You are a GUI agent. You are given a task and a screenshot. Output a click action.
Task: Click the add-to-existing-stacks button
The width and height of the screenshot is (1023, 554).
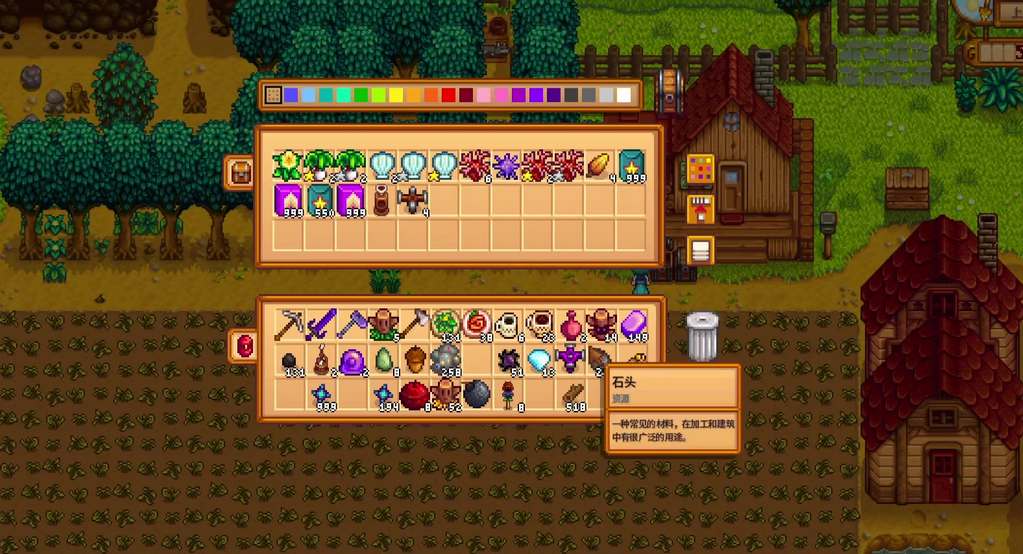[700, 210]
